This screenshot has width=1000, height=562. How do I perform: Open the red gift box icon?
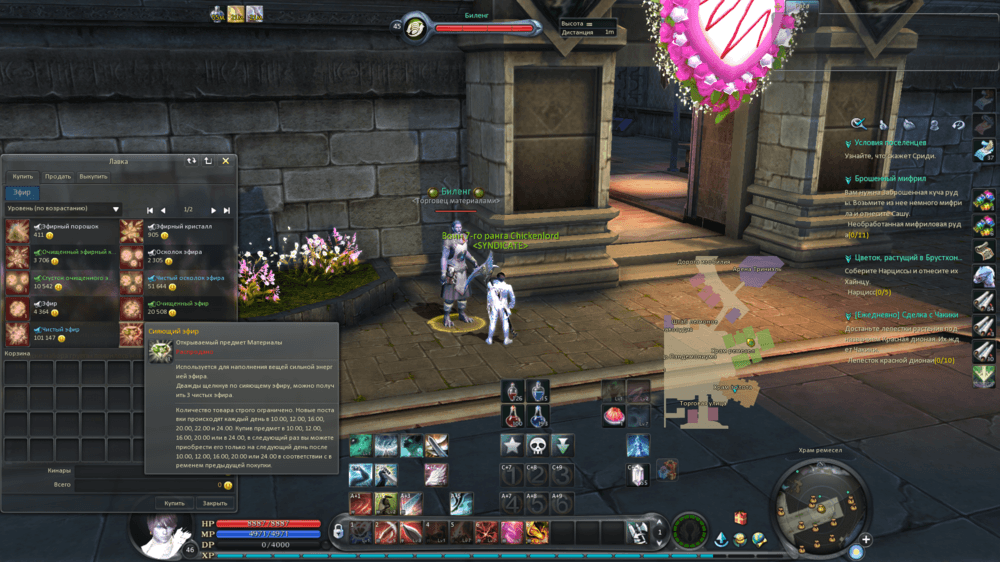(740, 518)
